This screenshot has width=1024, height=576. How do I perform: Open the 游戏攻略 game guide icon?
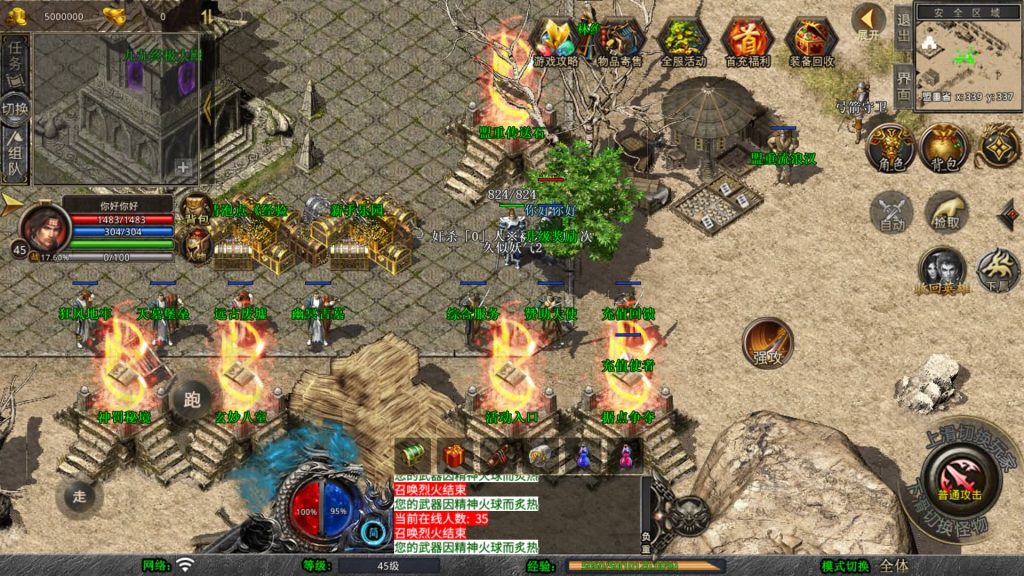click(556, 41)
